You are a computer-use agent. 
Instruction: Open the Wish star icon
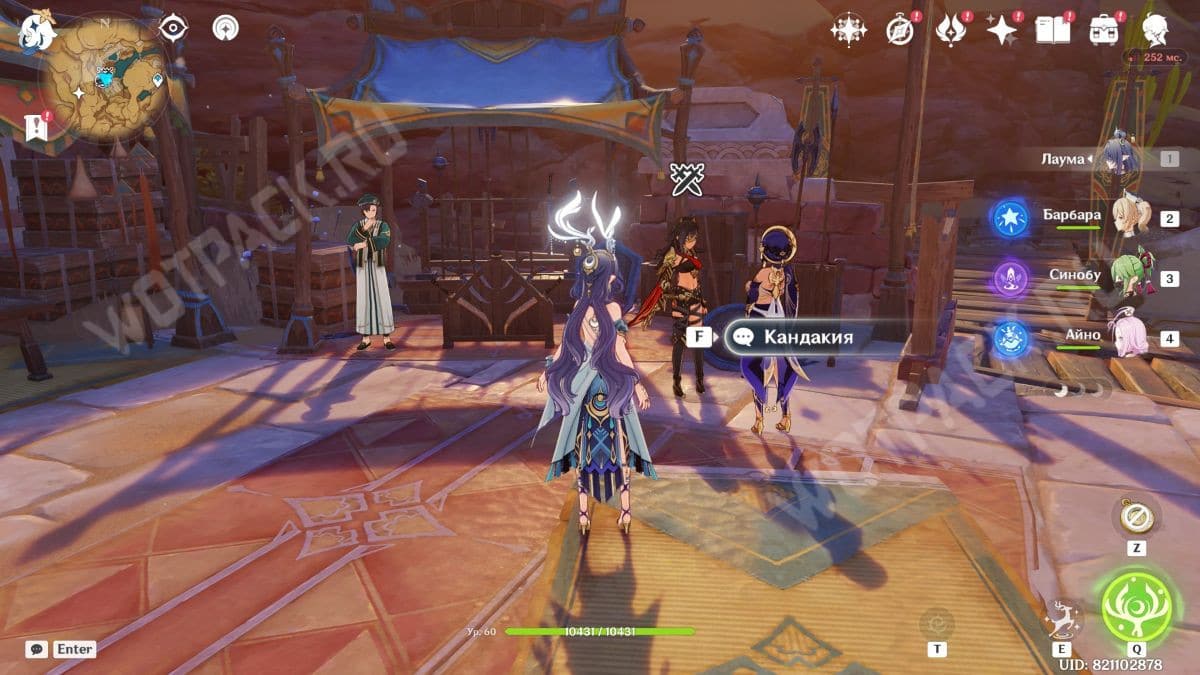[x=1001, y=30]
